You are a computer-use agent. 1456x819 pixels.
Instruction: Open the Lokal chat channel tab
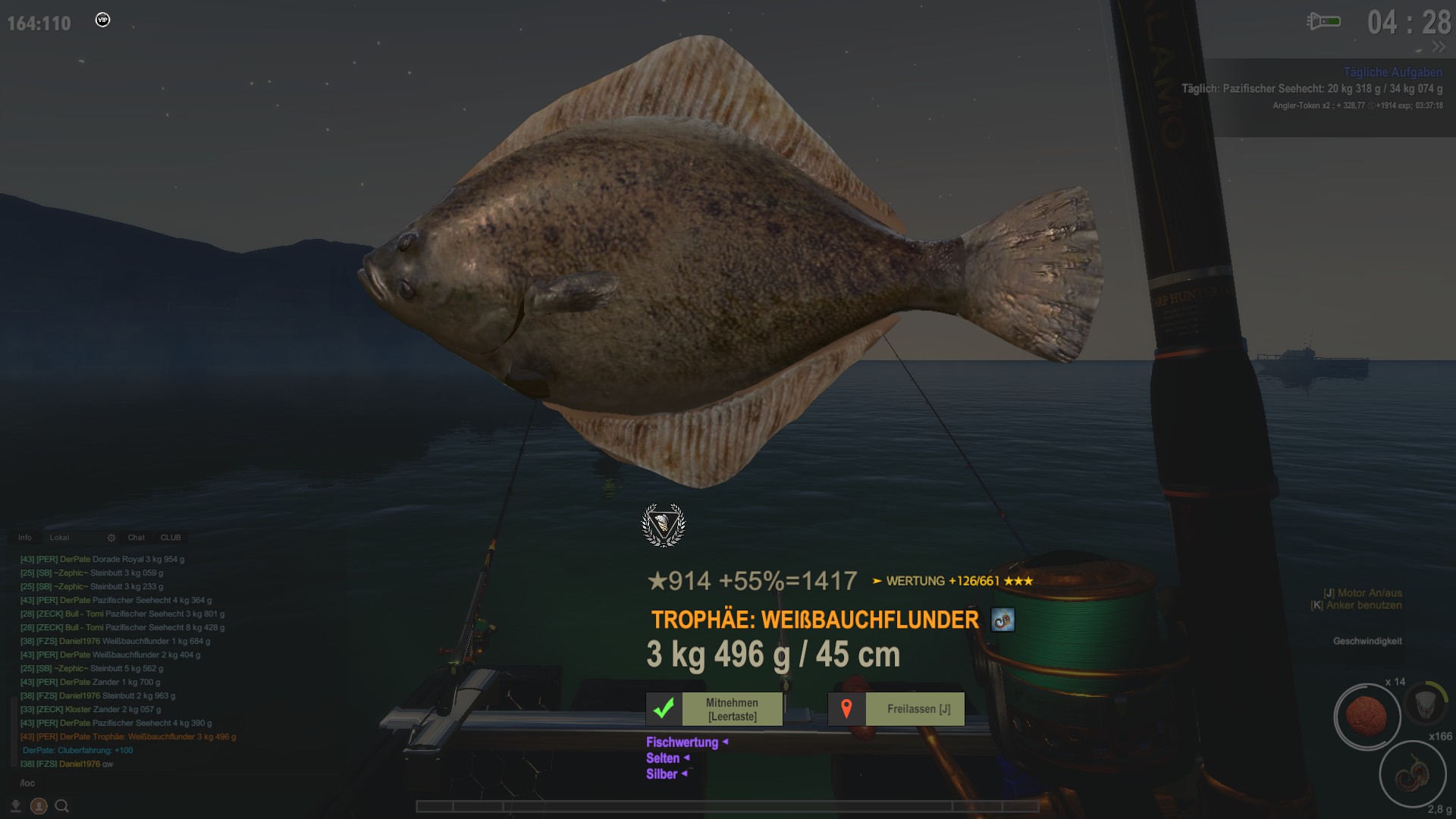click(59, 538)
